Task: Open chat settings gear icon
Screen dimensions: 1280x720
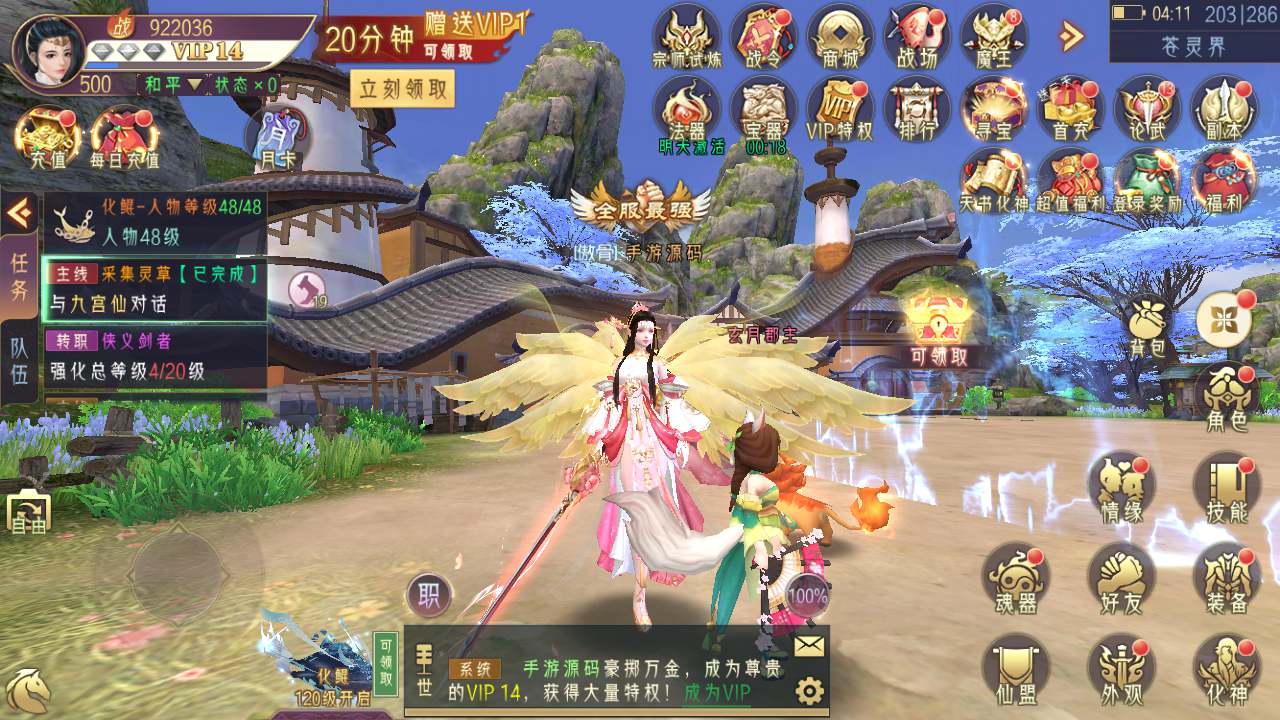Action: click(809, 691)
